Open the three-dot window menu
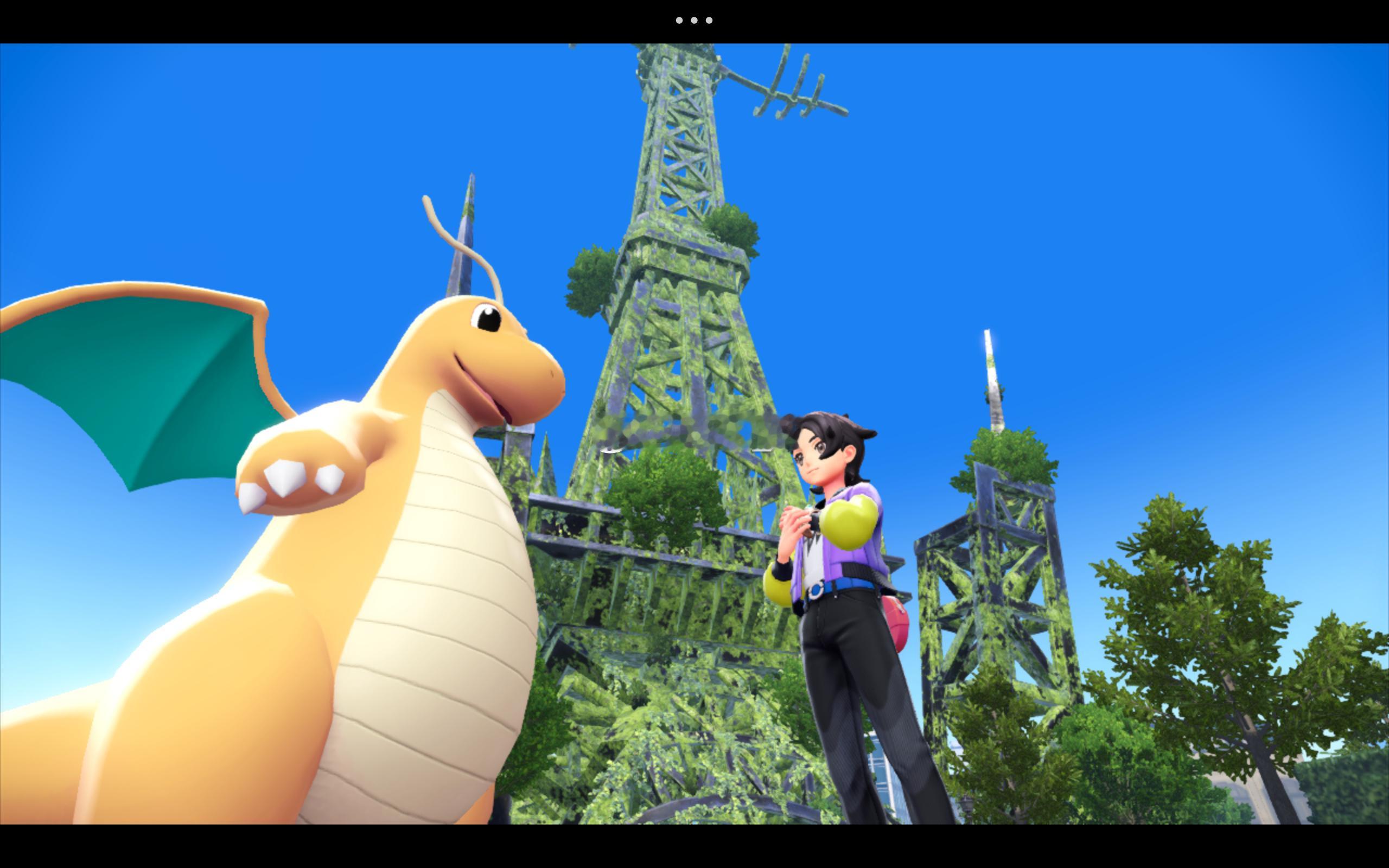This screenshot has width=1389, height=868. (x=694, y=21)
